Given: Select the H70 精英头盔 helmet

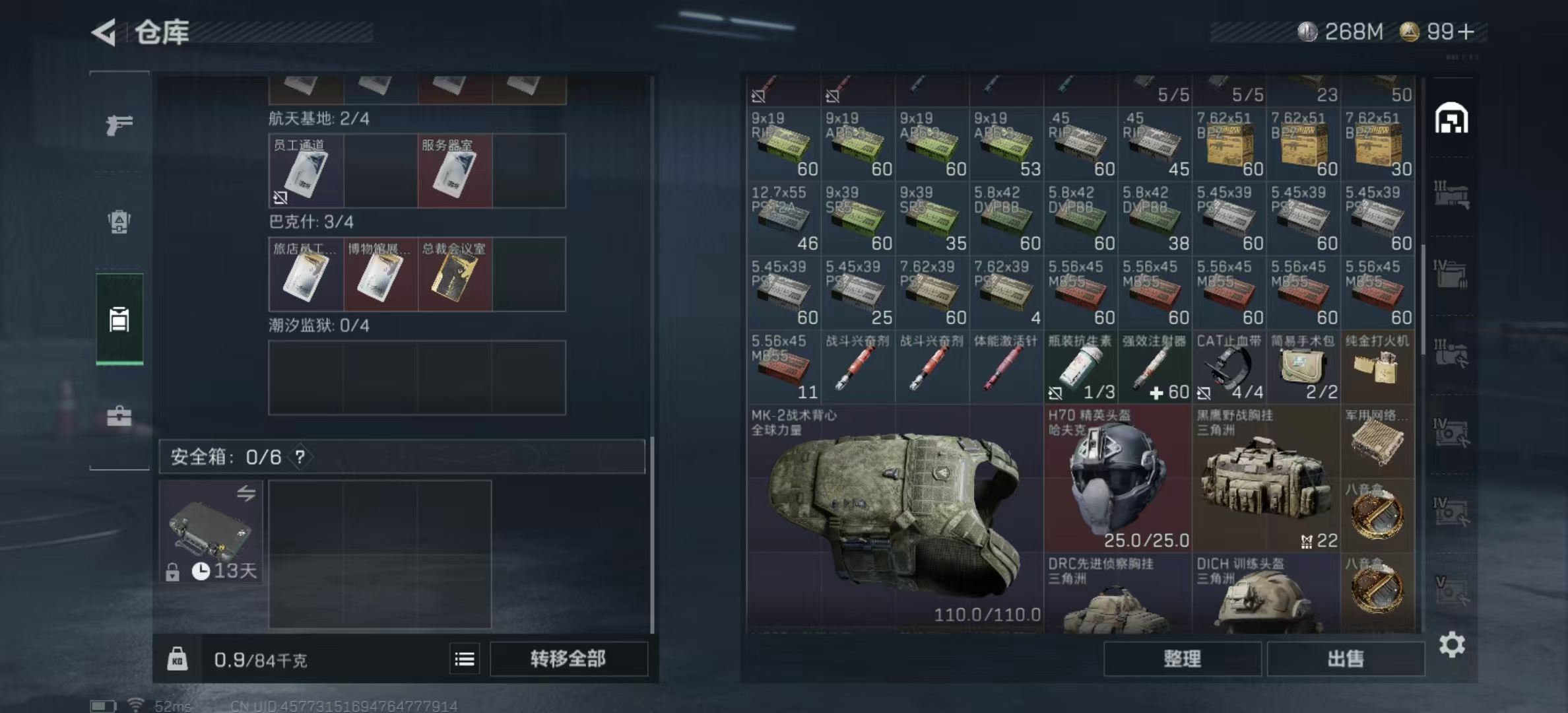Looking at the screenshot, I should point(1117,479).
